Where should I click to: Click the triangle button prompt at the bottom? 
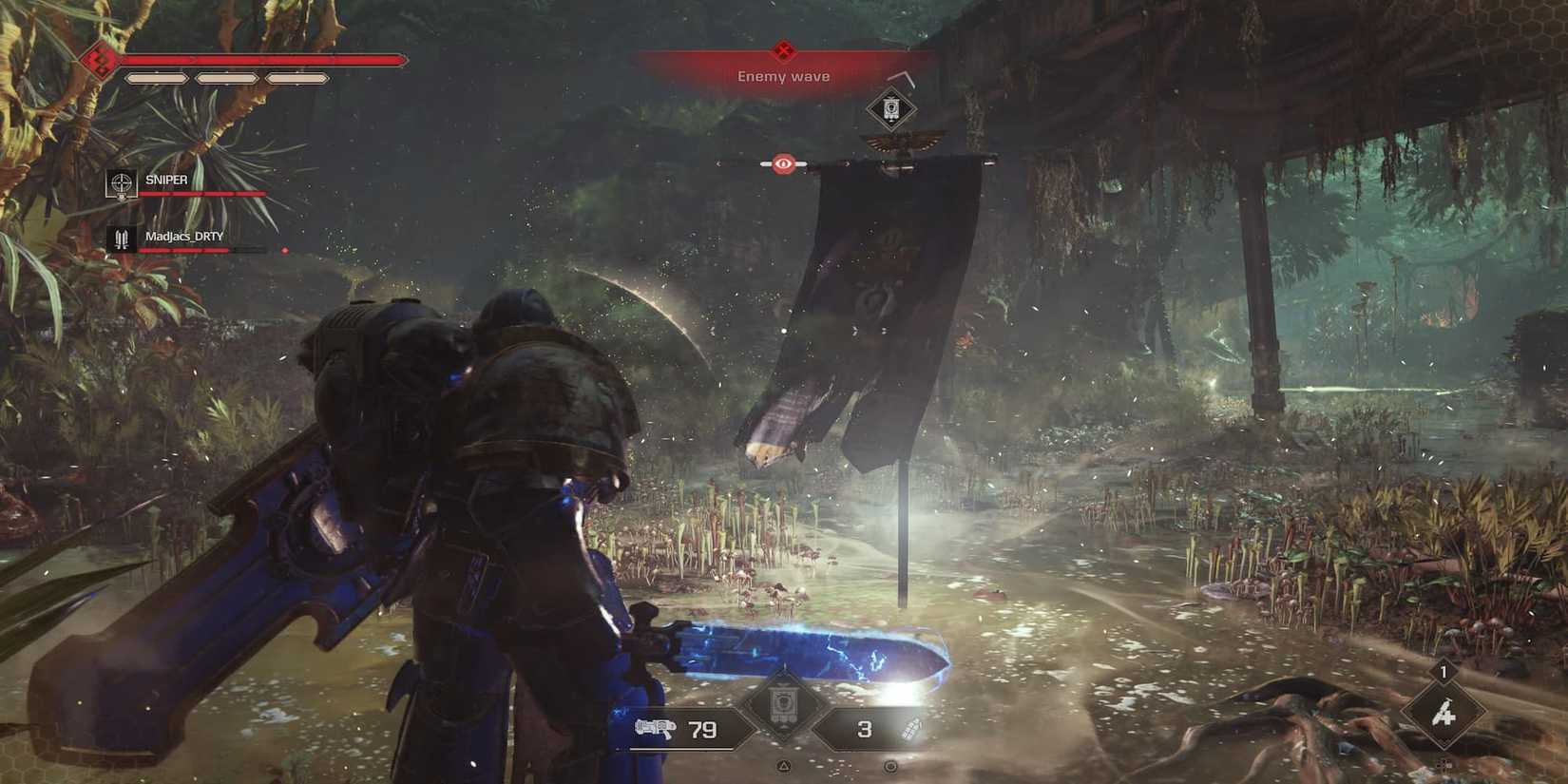coord(784,765)
